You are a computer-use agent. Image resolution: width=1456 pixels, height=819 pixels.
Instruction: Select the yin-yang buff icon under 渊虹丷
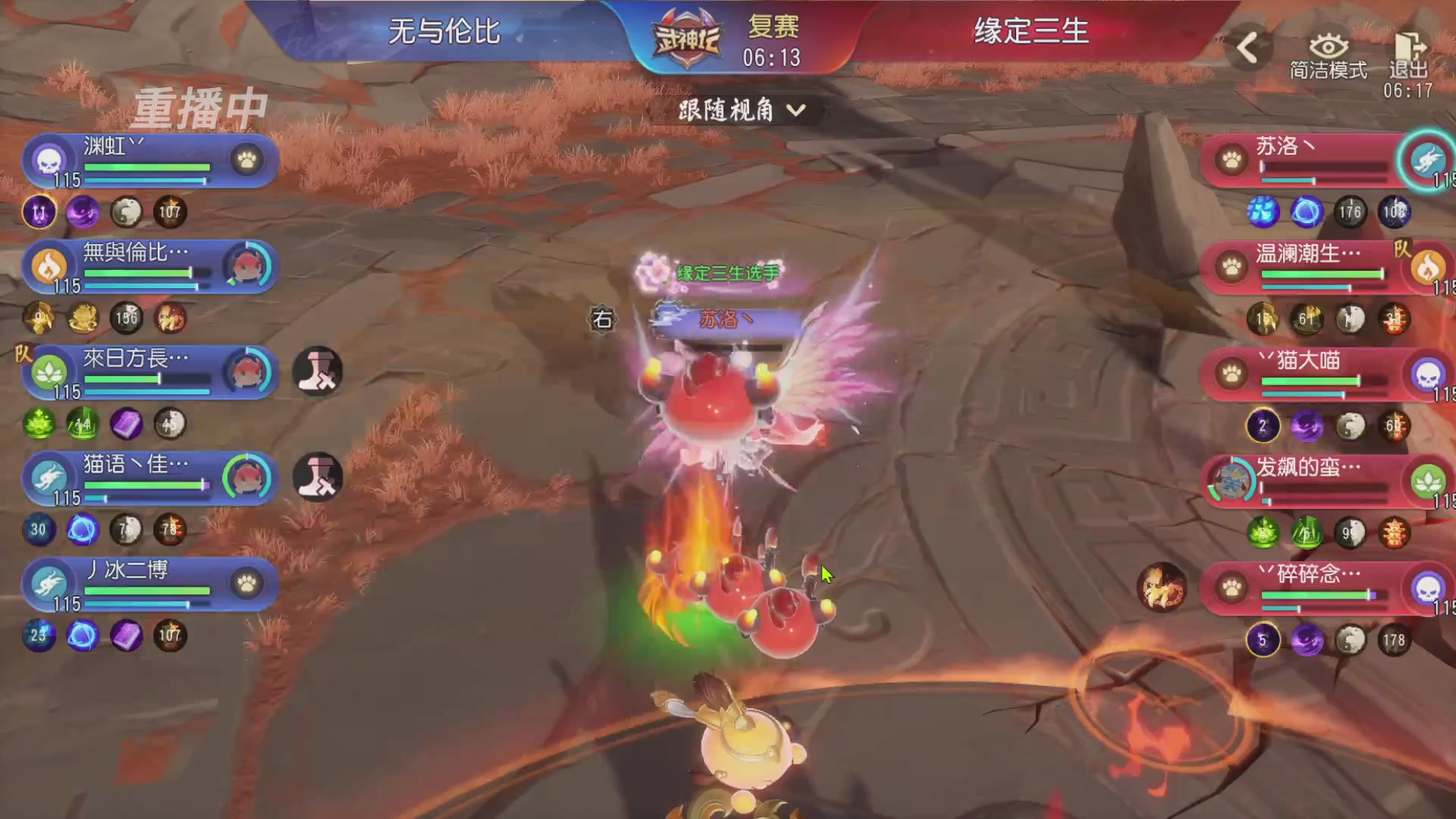pyautogui.click(x=126, y=213)
